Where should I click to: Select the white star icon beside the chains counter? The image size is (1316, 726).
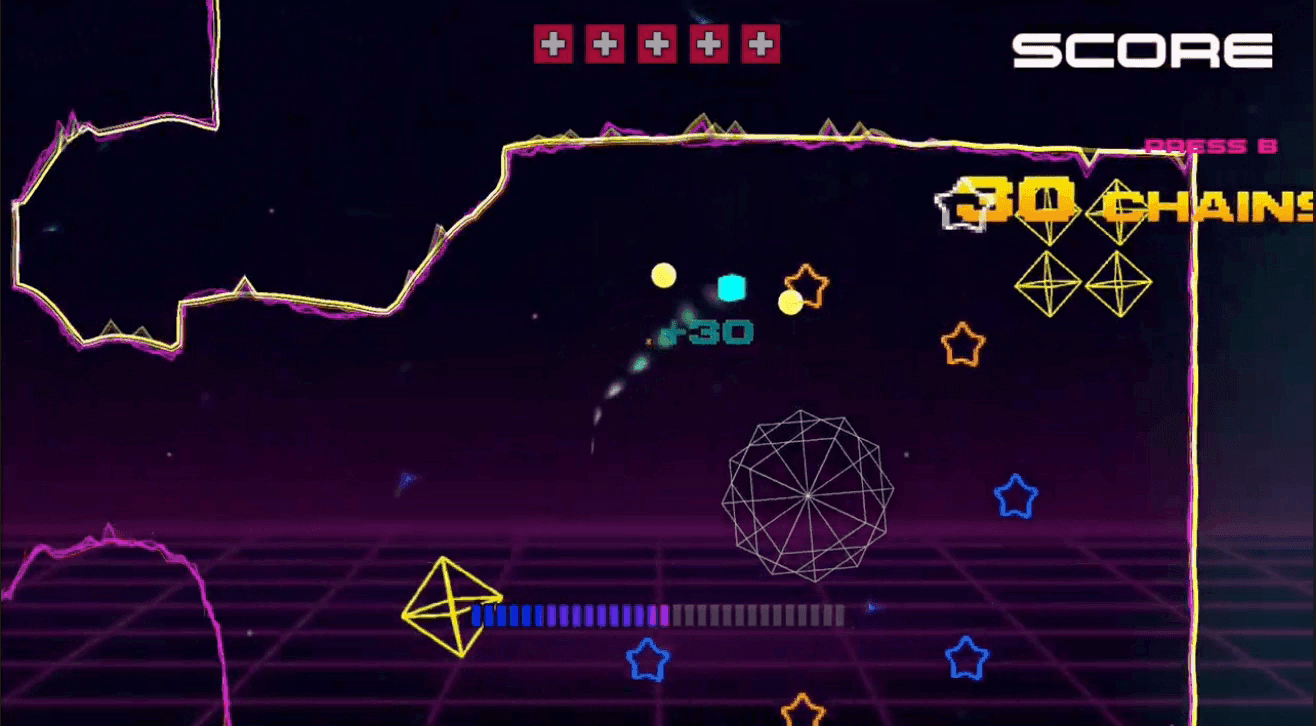point(962,207)
